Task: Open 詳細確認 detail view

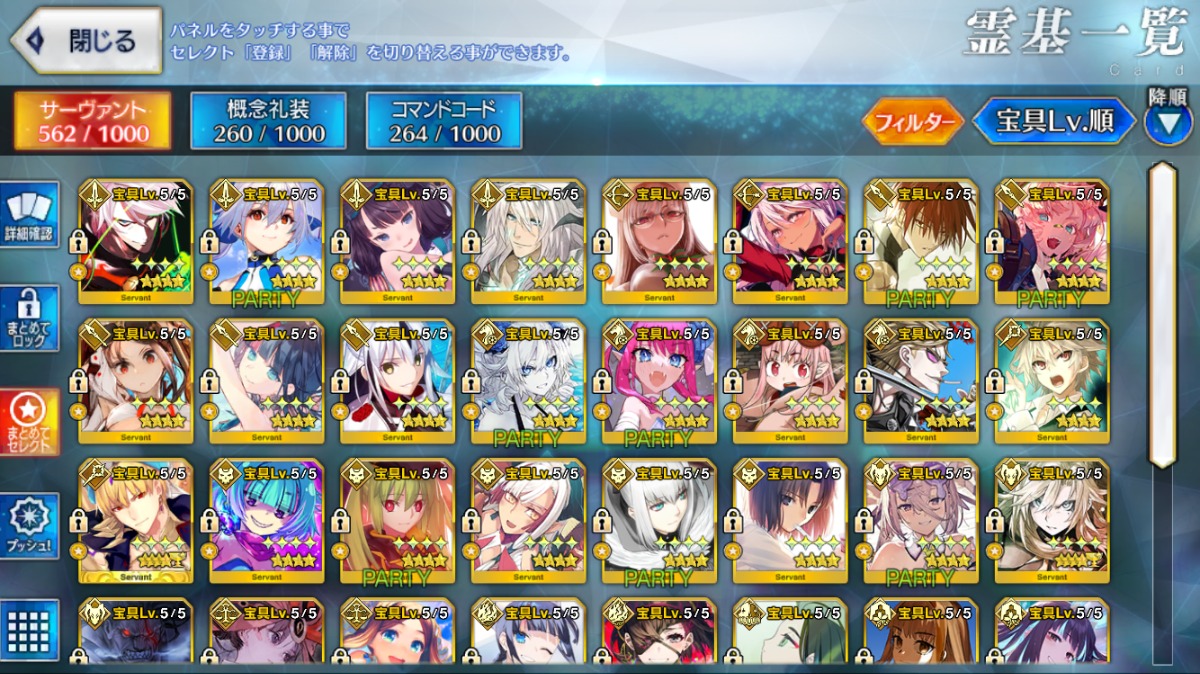Action: 29,215
